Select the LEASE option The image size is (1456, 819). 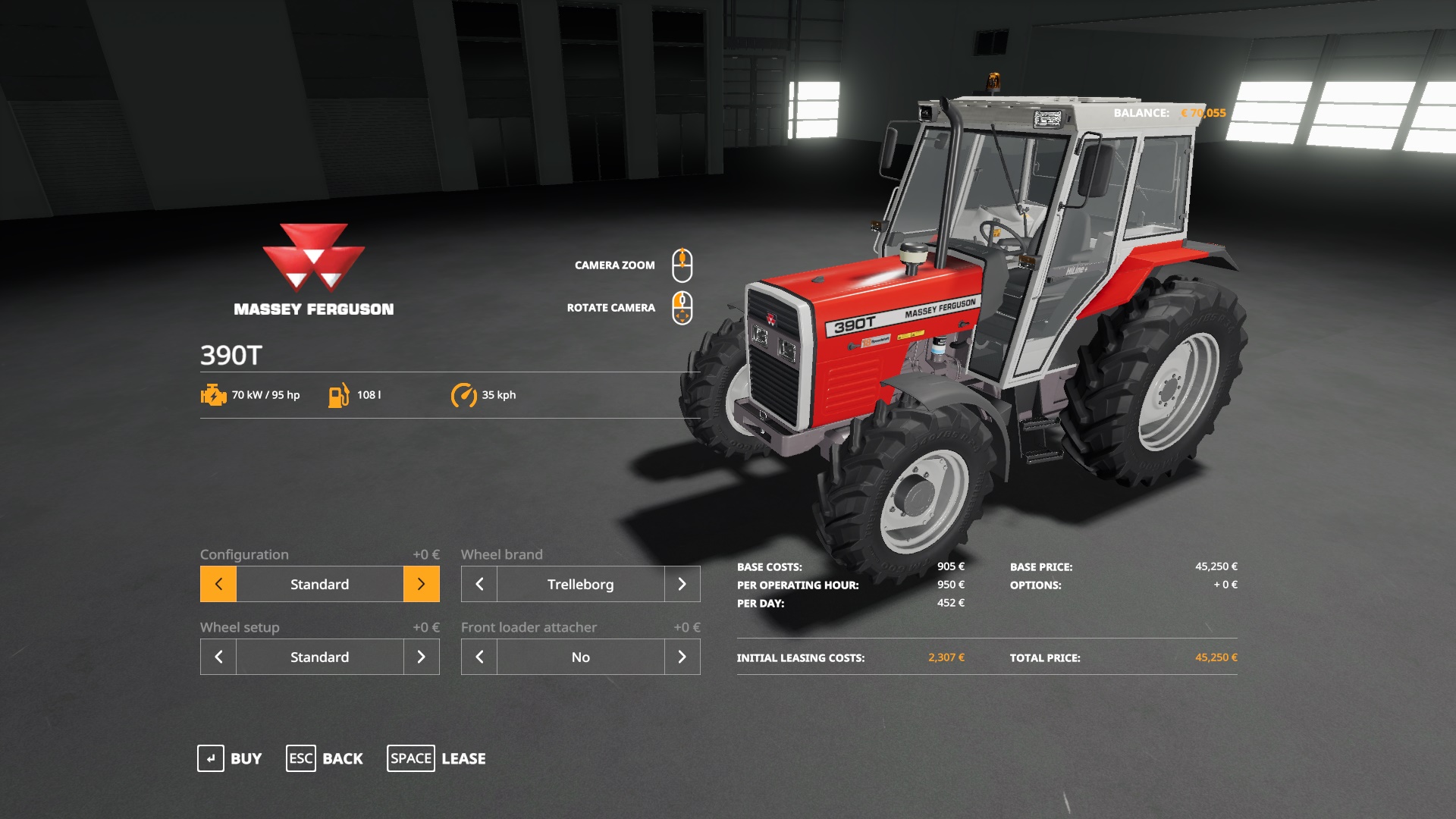tap(464, 758)
